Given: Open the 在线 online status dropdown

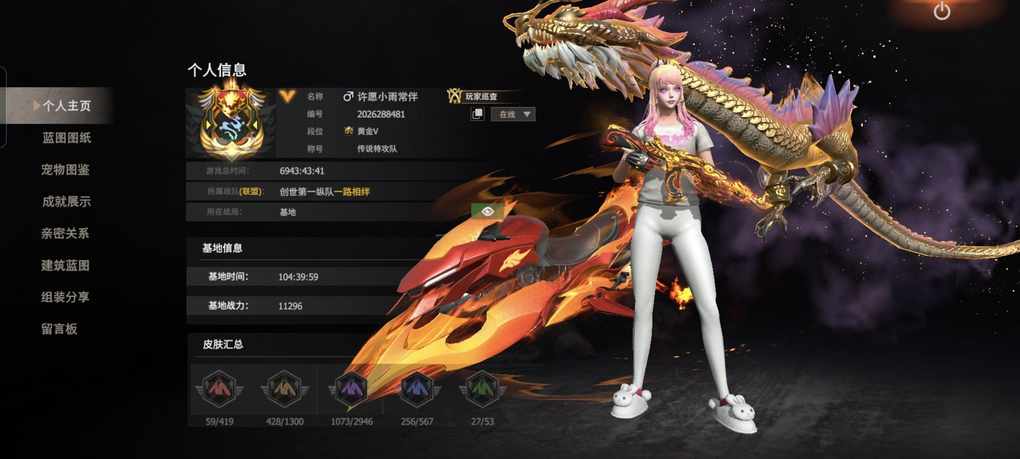Looking at the screenshot, I should (x=514, y=114).
